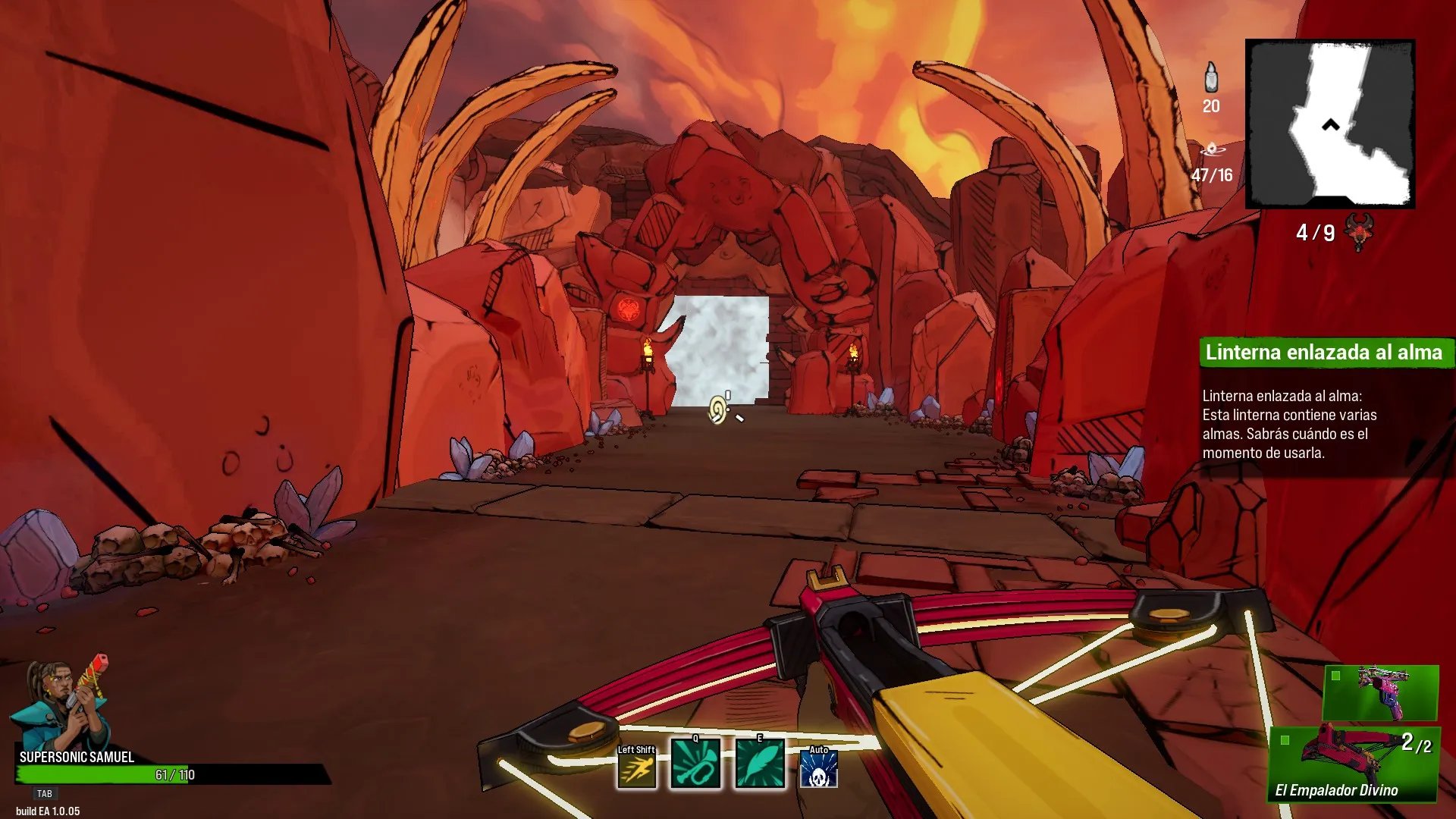Click the white candle currency icon
The image size is (1456, 819).
tap(1211, 77)
